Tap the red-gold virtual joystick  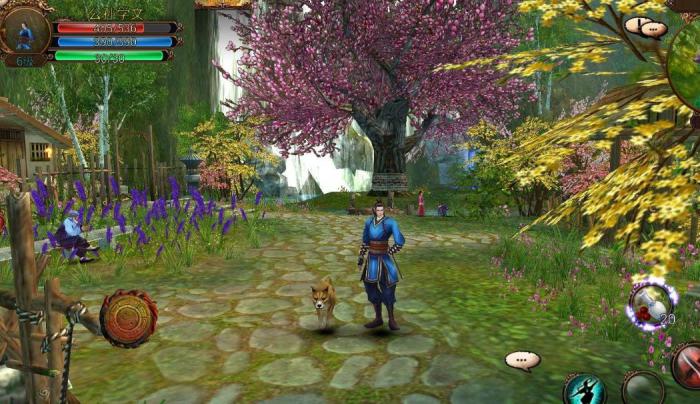point(128,318)
